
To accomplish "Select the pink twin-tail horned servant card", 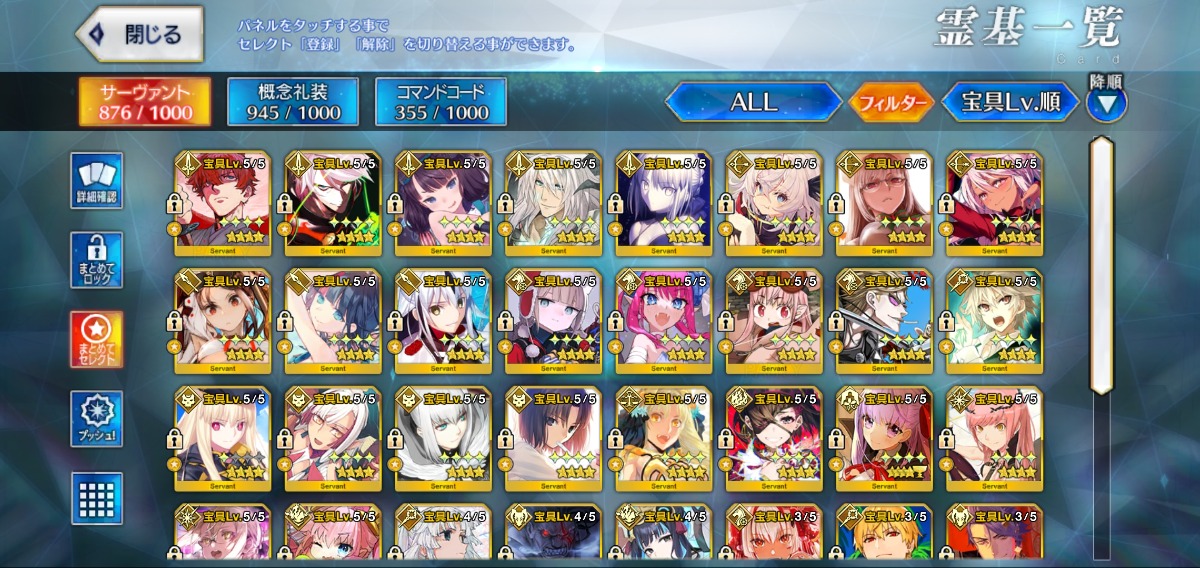I will point(662,318).
